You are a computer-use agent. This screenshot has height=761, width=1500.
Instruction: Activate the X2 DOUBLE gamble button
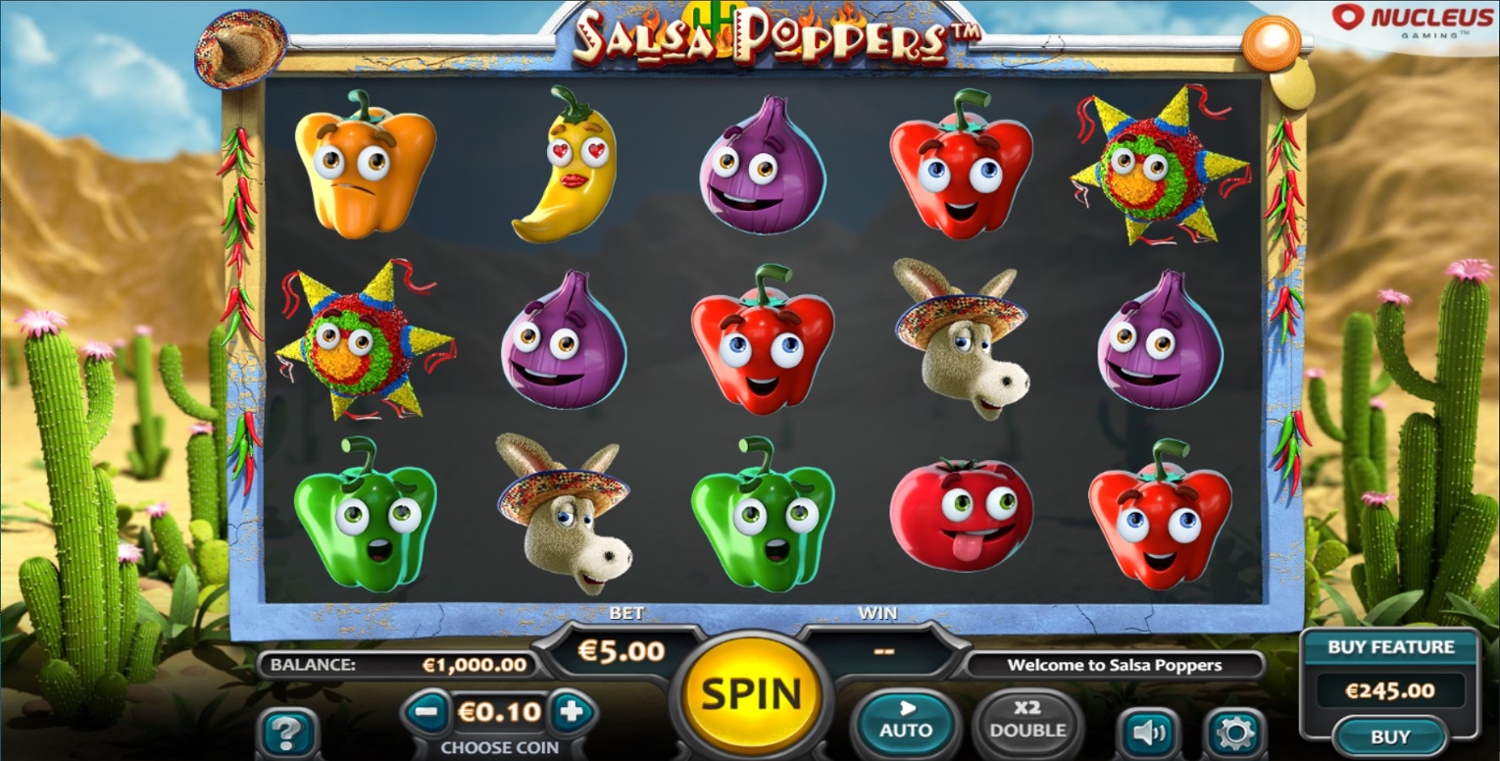[1027, 720]
